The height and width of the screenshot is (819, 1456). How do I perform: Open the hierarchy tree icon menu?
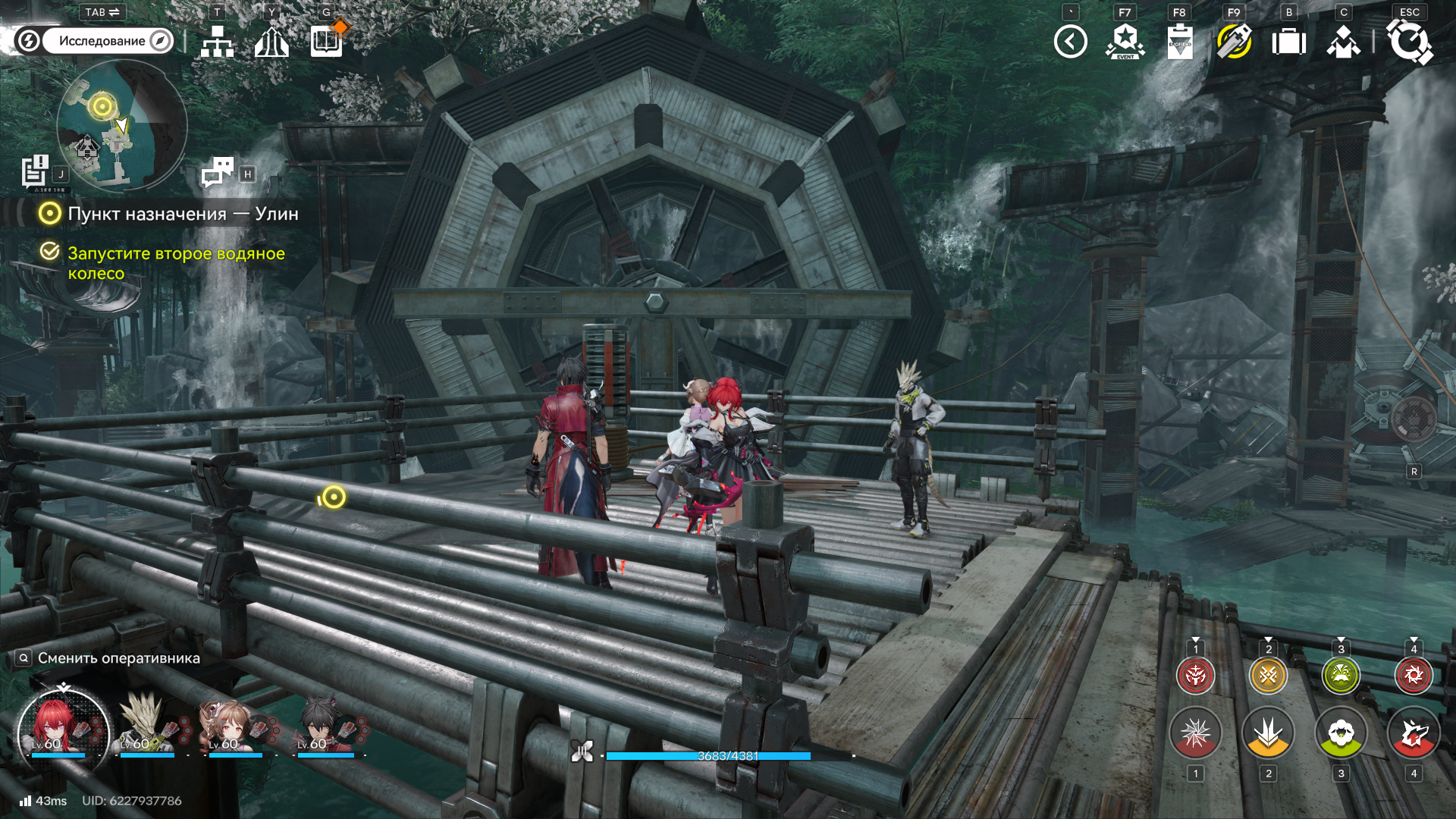[218, 42]
